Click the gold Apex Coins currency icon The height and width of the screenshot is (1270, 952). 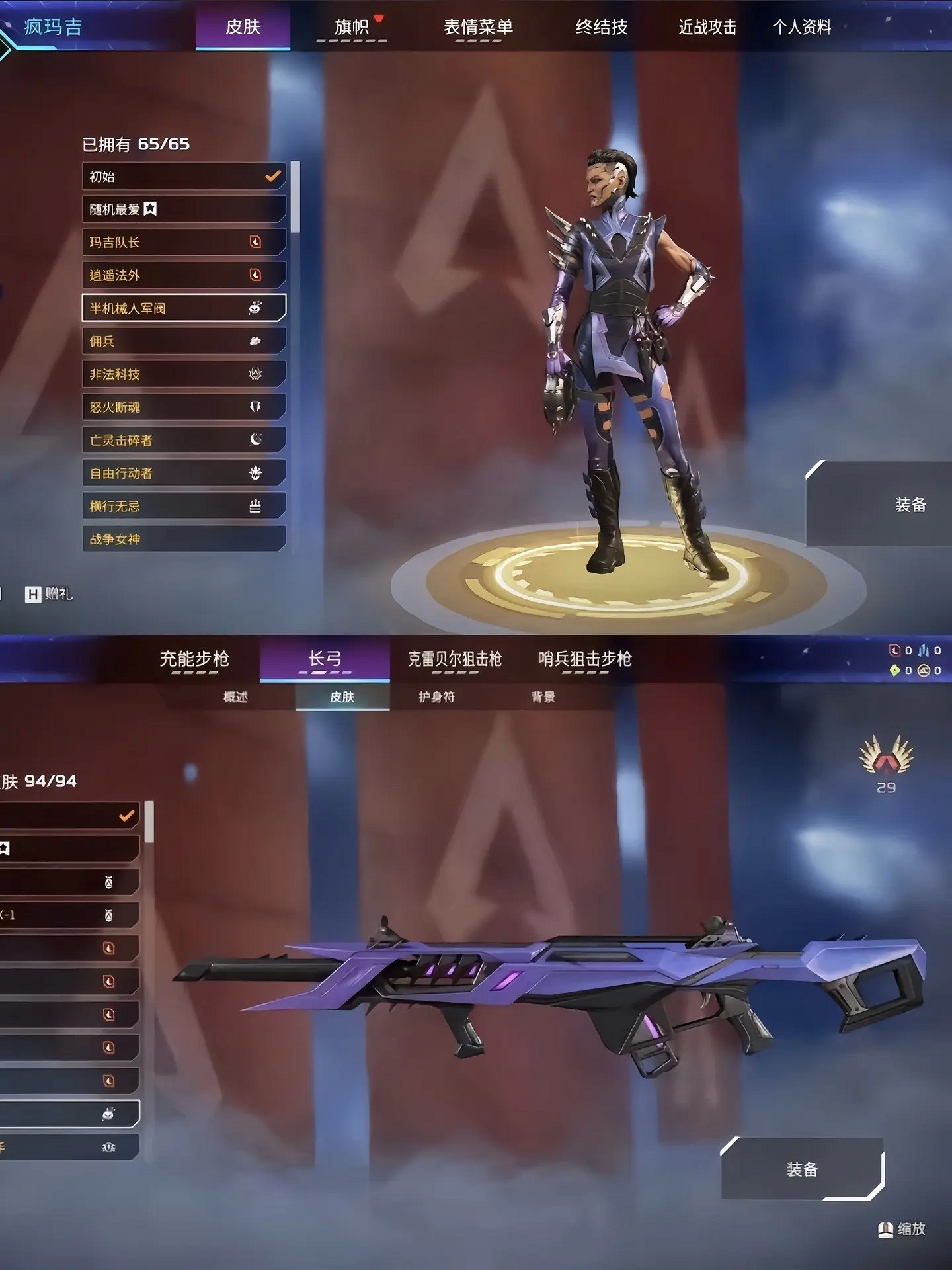tap(924, 670)
